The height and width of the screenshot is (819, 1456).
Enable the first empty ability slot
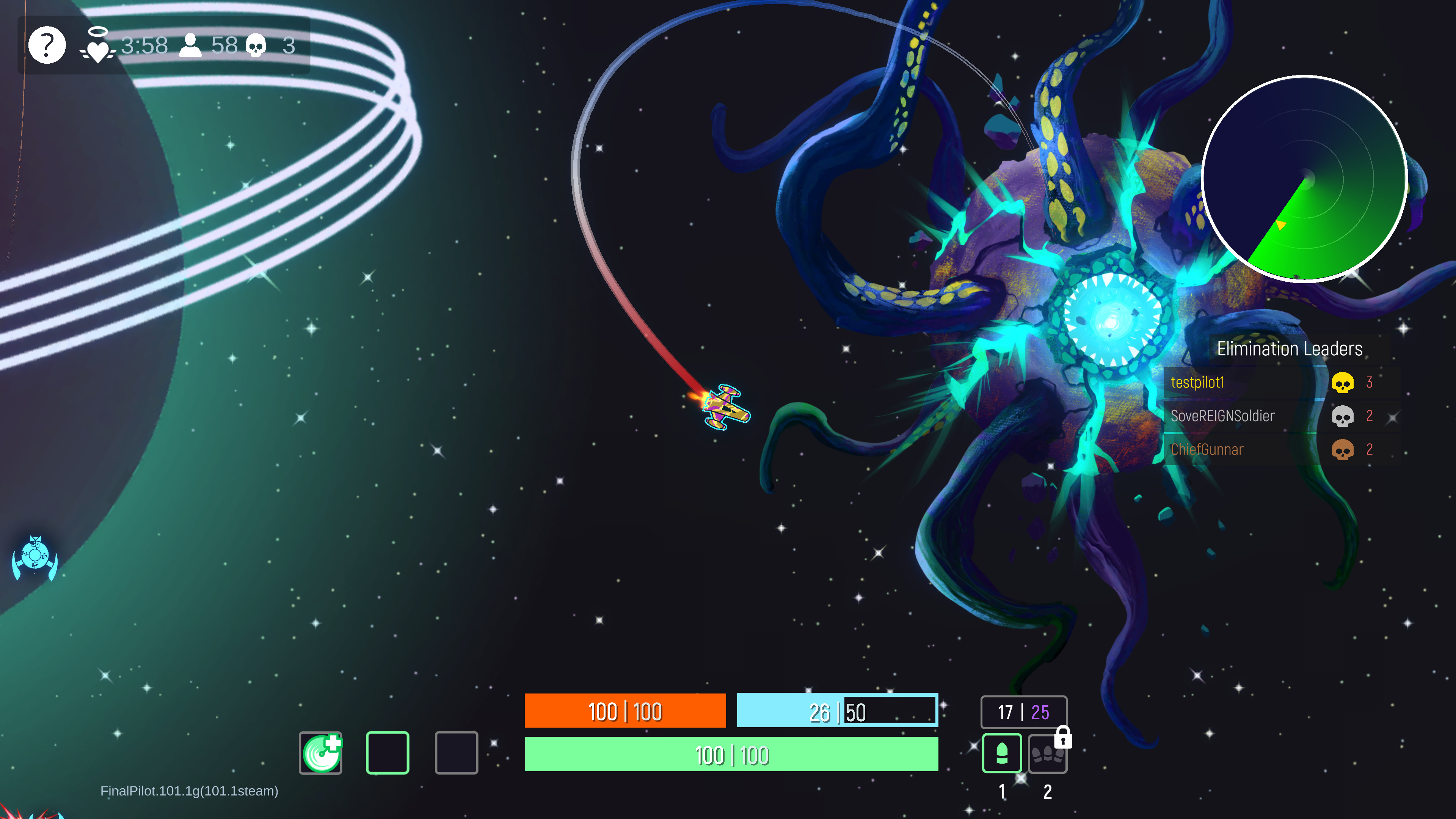tap(388, 752)
